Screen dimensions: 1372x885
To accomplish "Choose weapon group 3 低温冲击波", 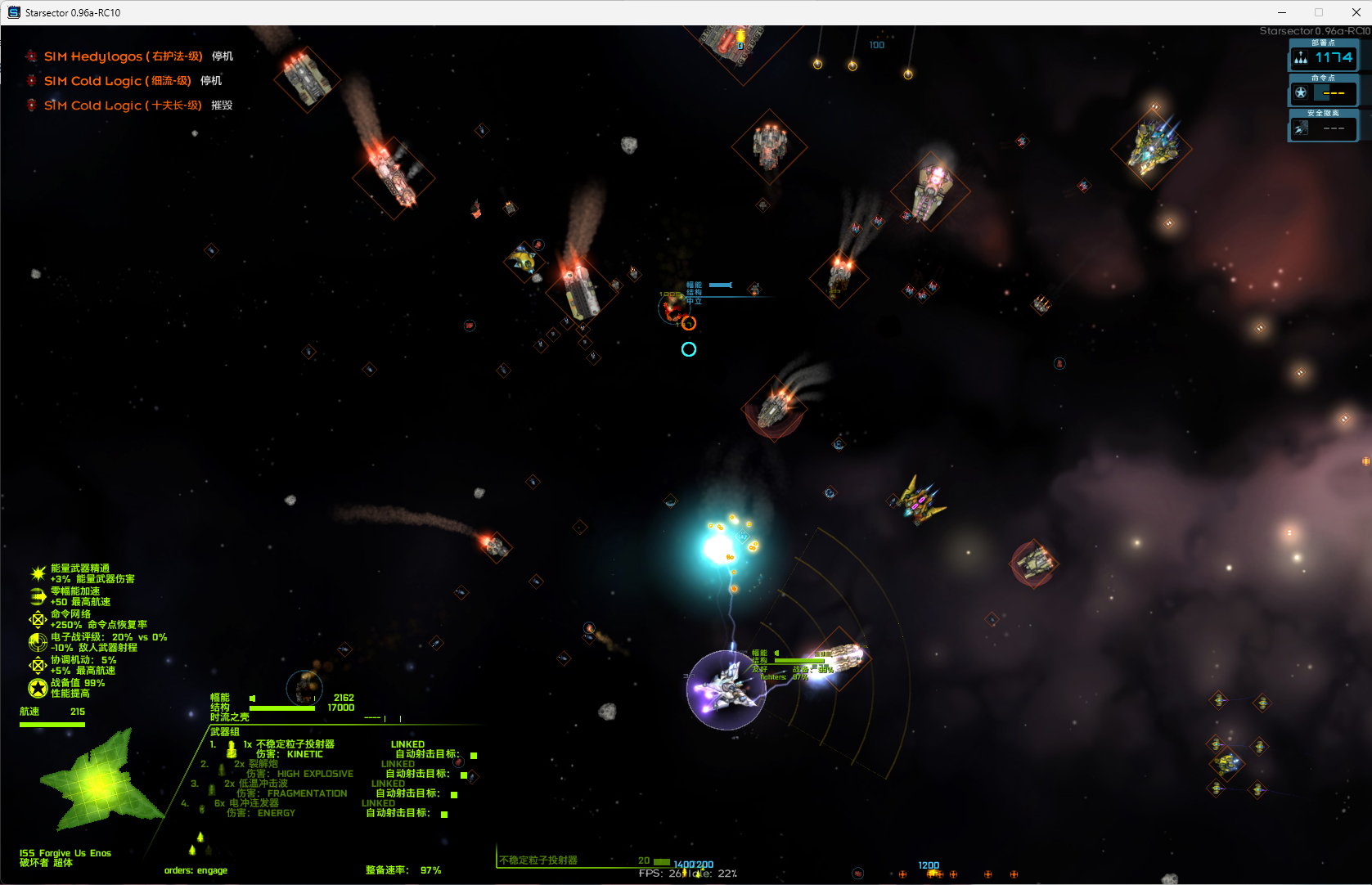I will (x=263, y=784).
